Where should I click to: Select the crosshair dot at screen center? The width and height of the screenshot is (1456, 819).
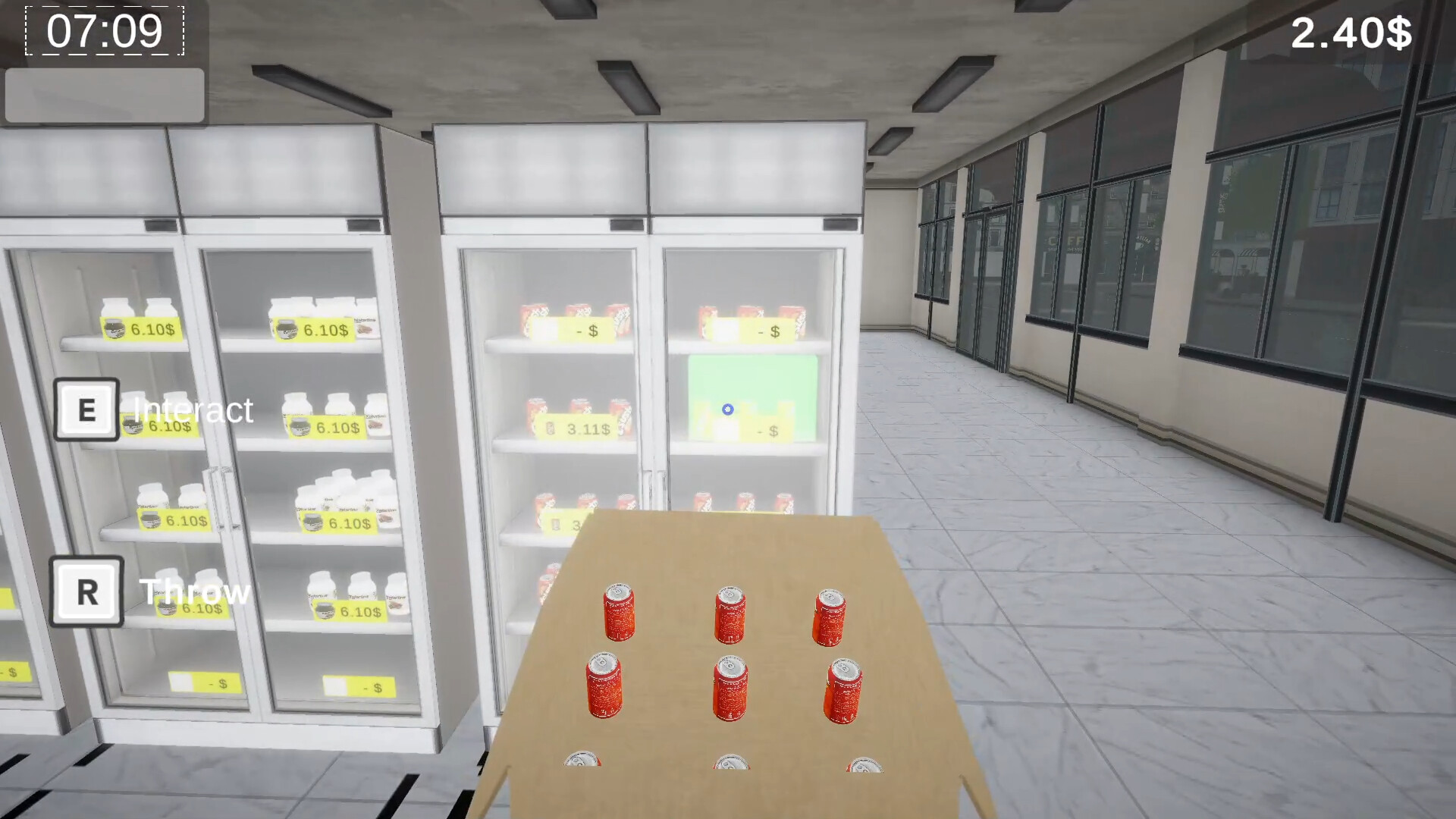(726, 409)
